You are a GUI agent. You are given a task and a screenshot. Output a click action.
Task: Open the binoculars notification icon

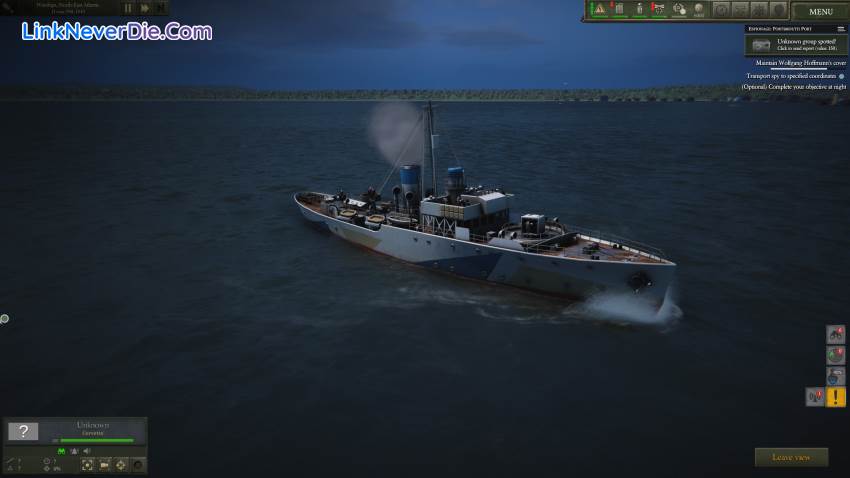coord(836,334)
